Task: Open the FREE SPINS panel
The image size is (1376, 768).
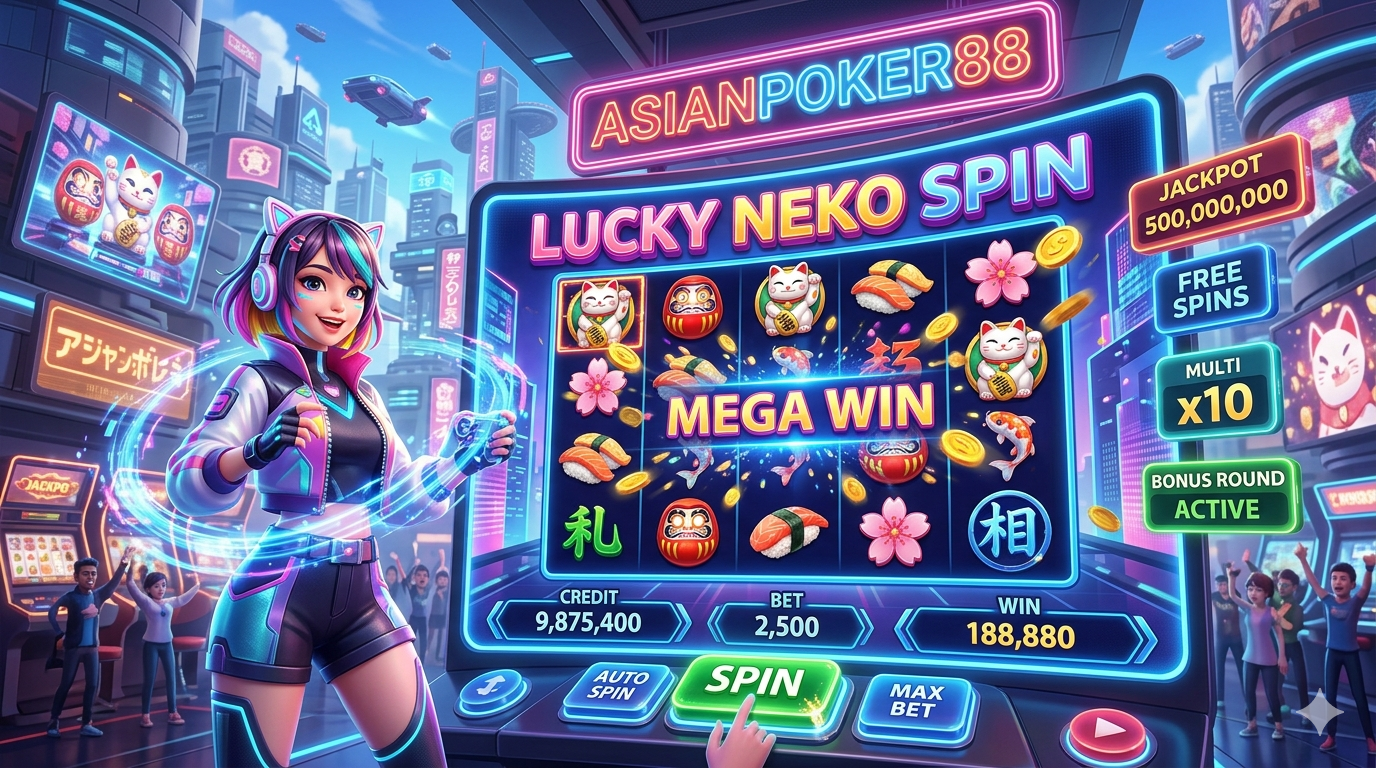Action: click(x=1213, y=287)
